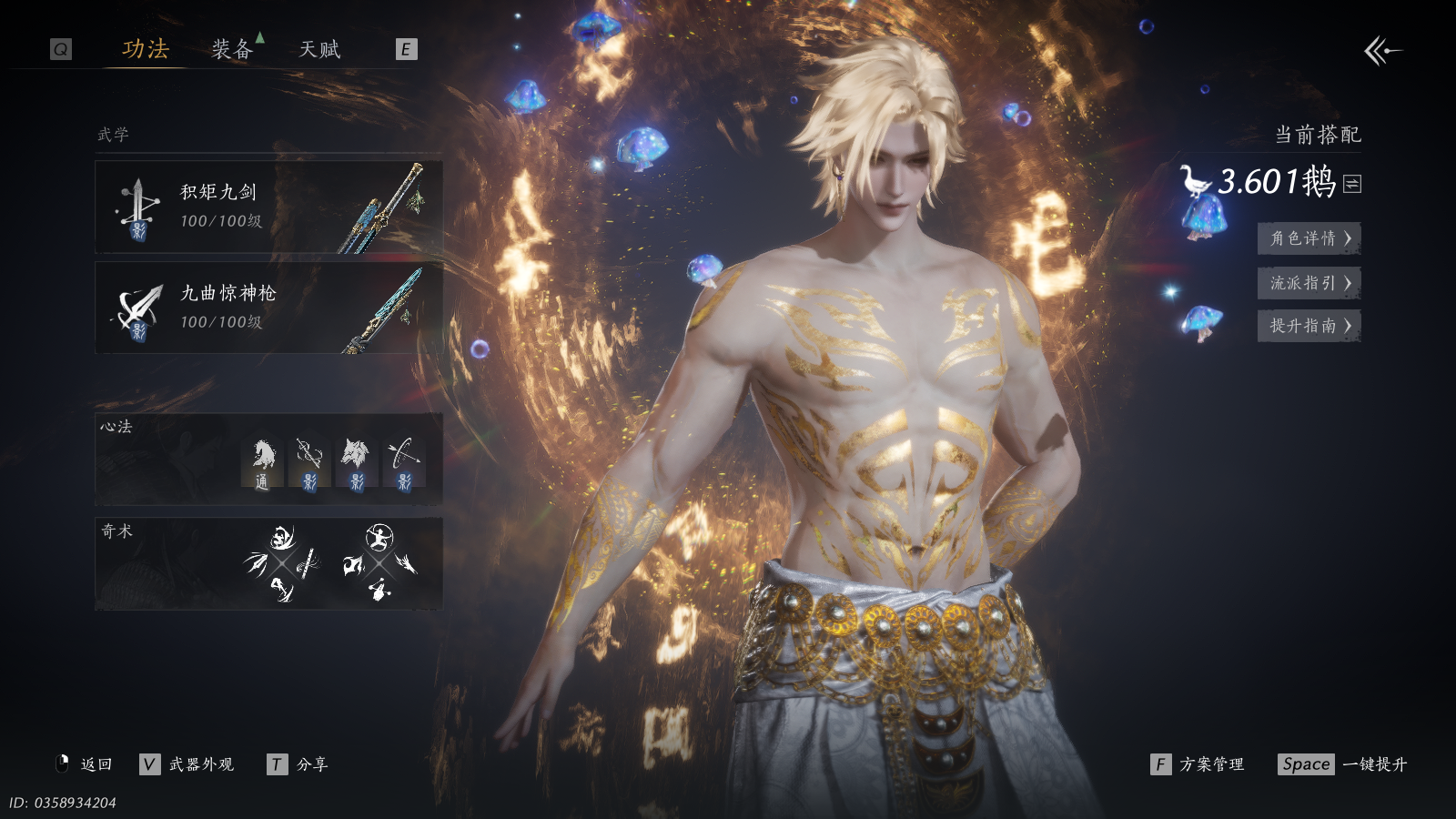Click the swap icon beside 3.601鹅
Viewport: 1456px width, 819px height.
[x=1353, y=184]
